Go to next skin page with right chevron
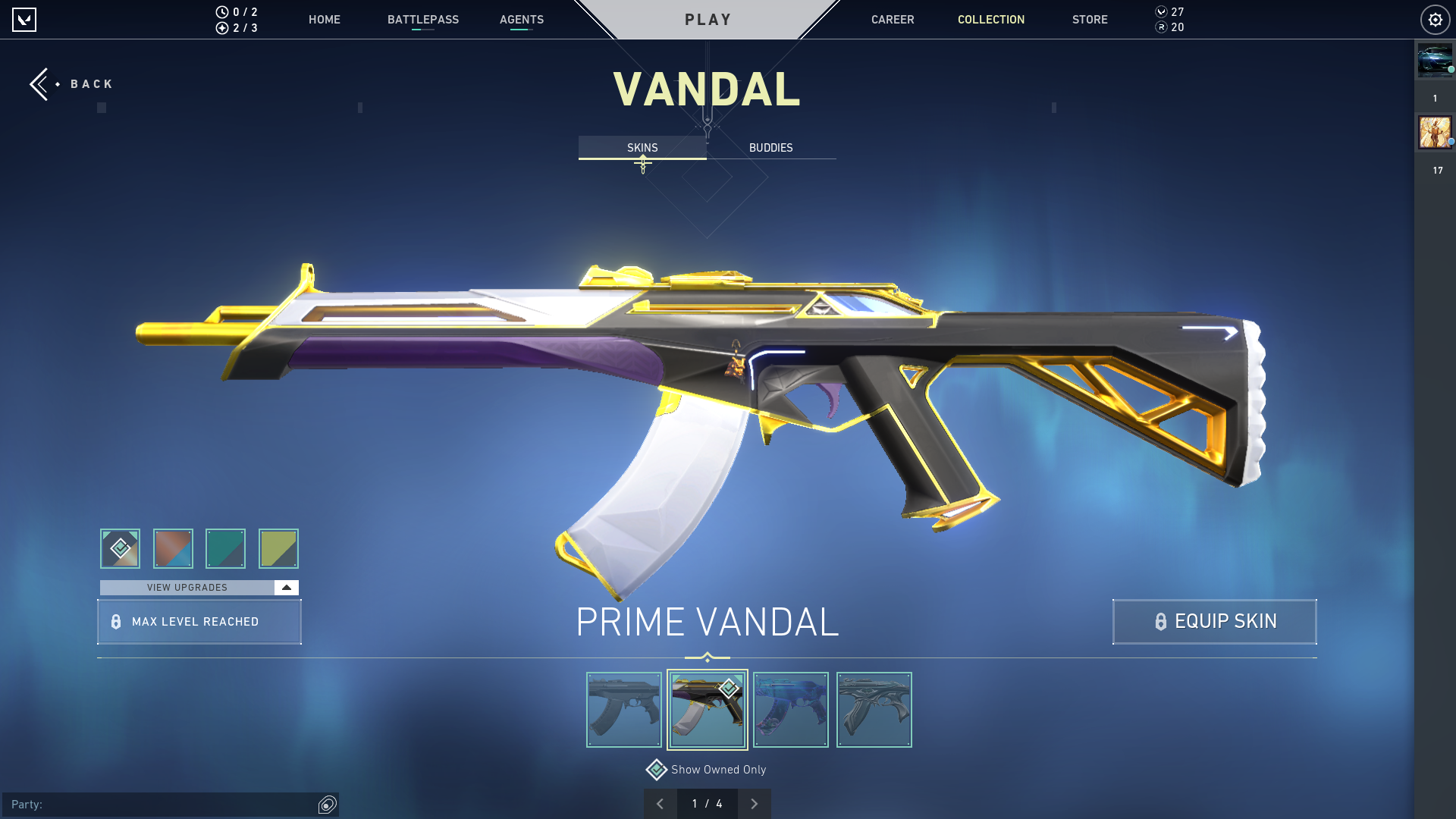This screenshot has height=819, width=1456. coord(755,803)
